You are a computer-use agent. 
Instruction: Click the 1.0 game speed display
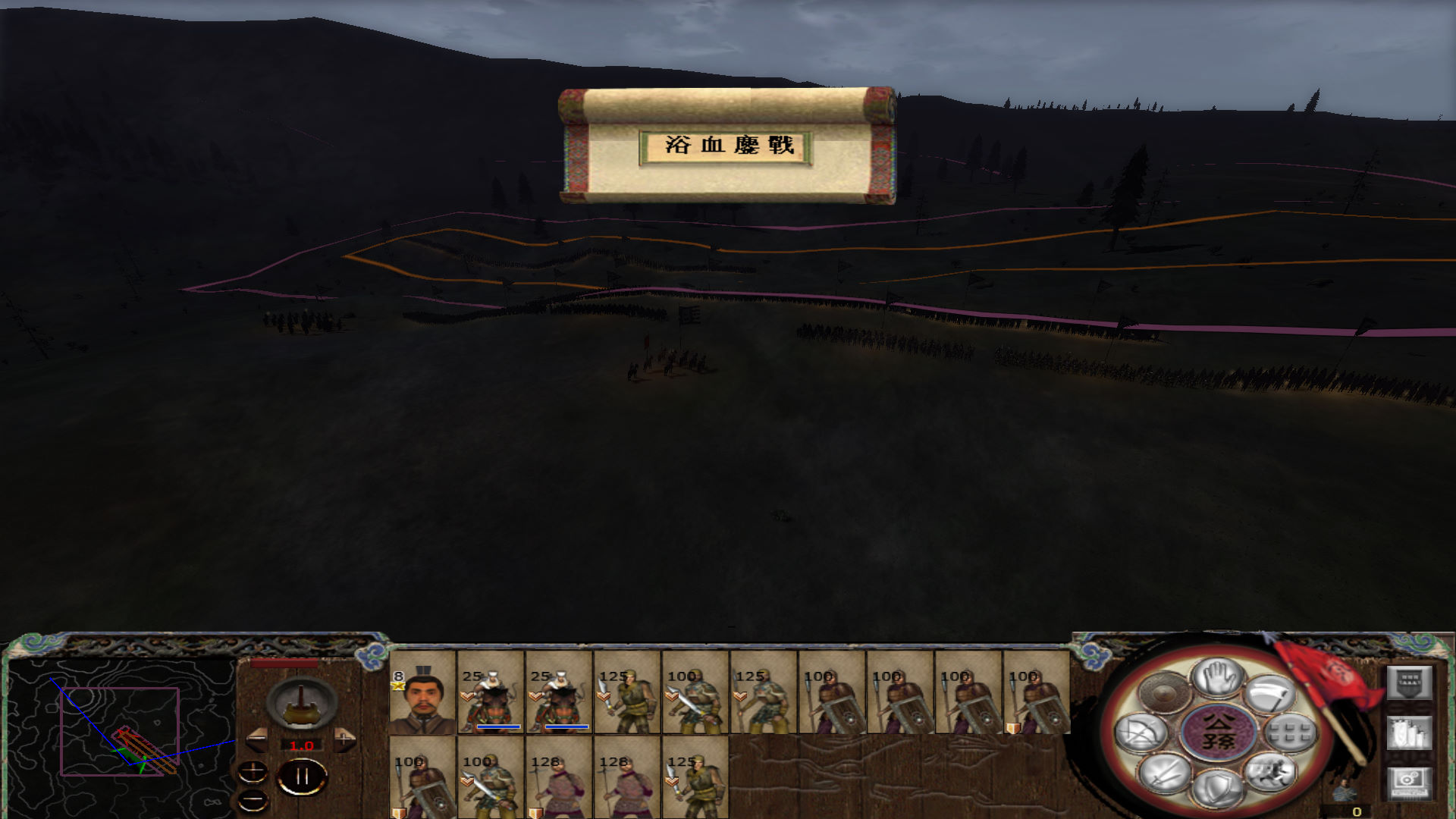click(x=302, y=745)
